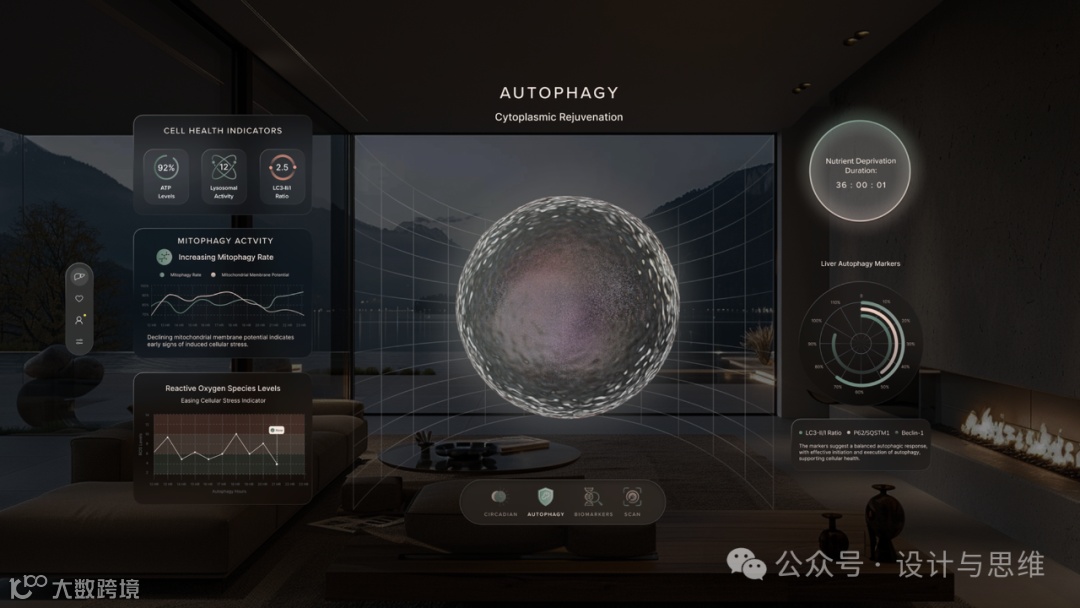Screen dimensions: 1080x608
Task: Toggle the Beclin-1 marker legend entry
Action: click(908, 432)
